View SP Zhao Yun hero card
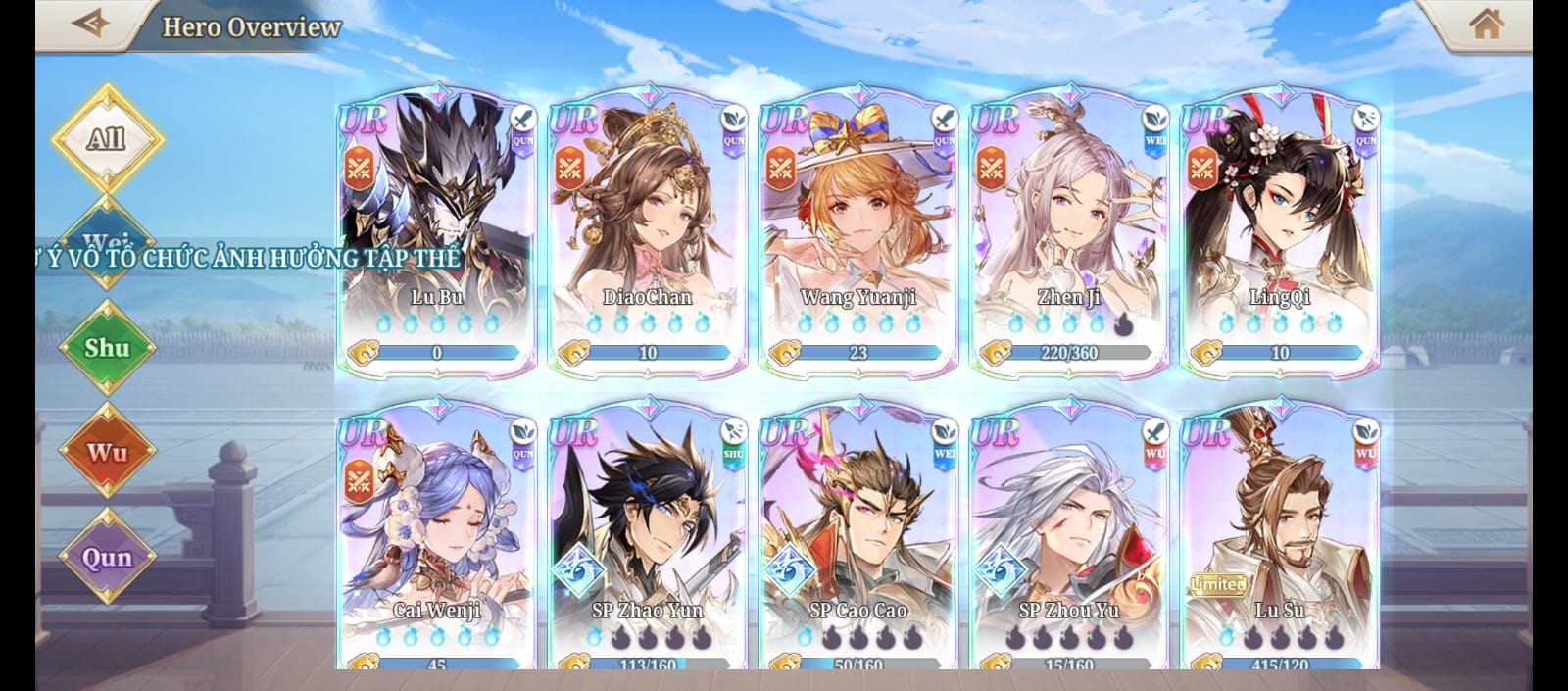This screenshot has height=691, width=1568. [x=648, y=534]
